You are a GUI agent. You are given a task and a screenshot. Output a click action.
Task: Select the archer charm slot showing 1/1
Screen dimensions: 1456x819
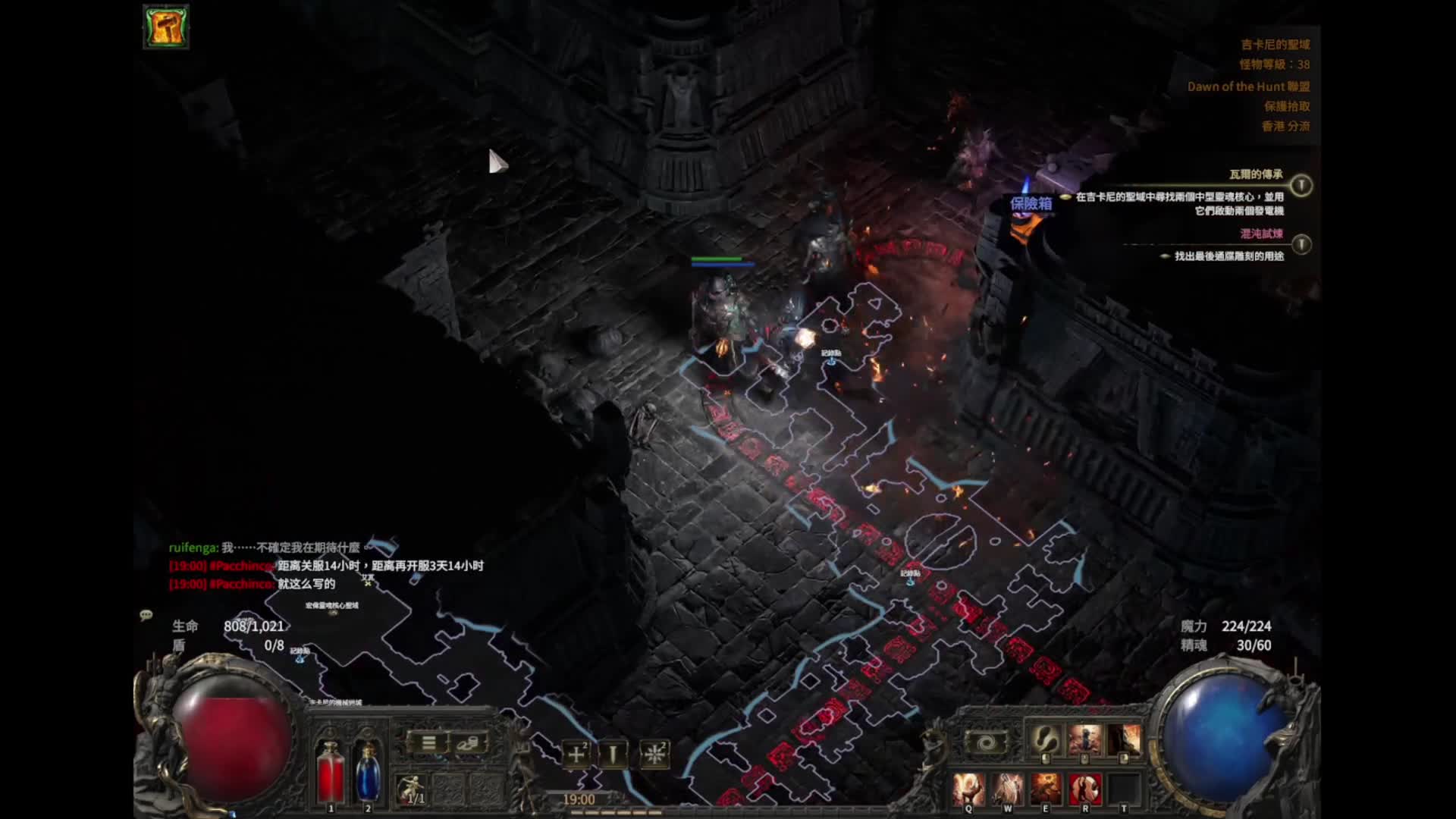coord(413,790)
